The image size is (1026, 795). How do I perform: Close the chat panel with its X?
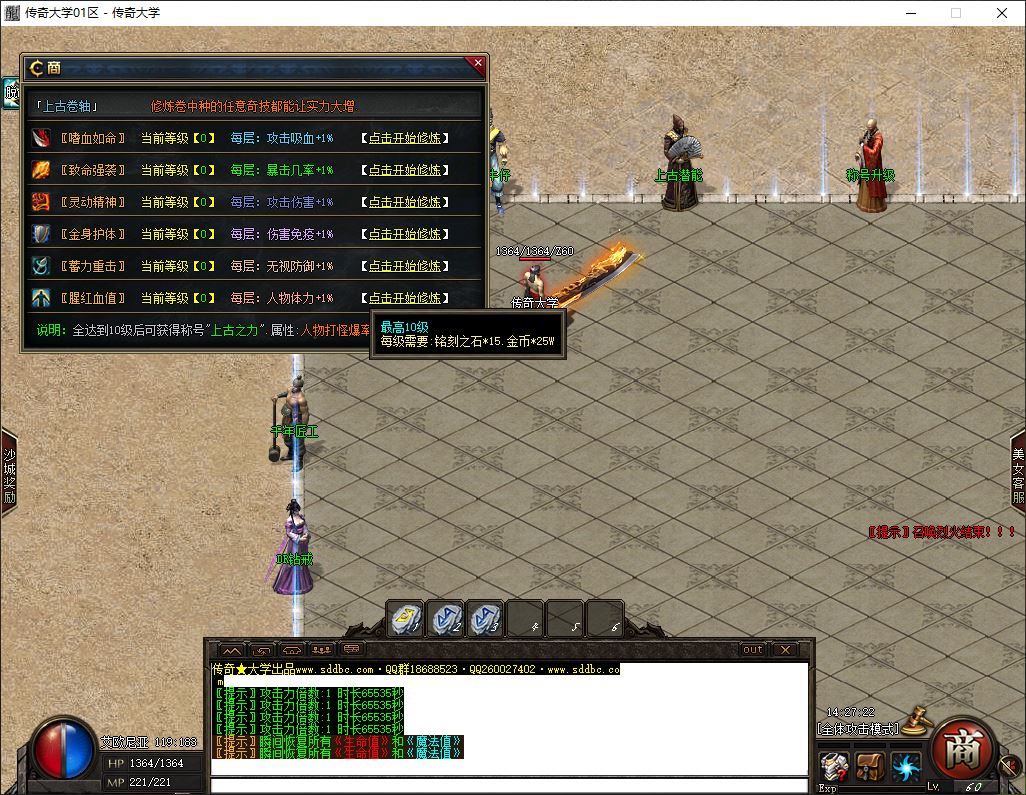pos(785,650)
